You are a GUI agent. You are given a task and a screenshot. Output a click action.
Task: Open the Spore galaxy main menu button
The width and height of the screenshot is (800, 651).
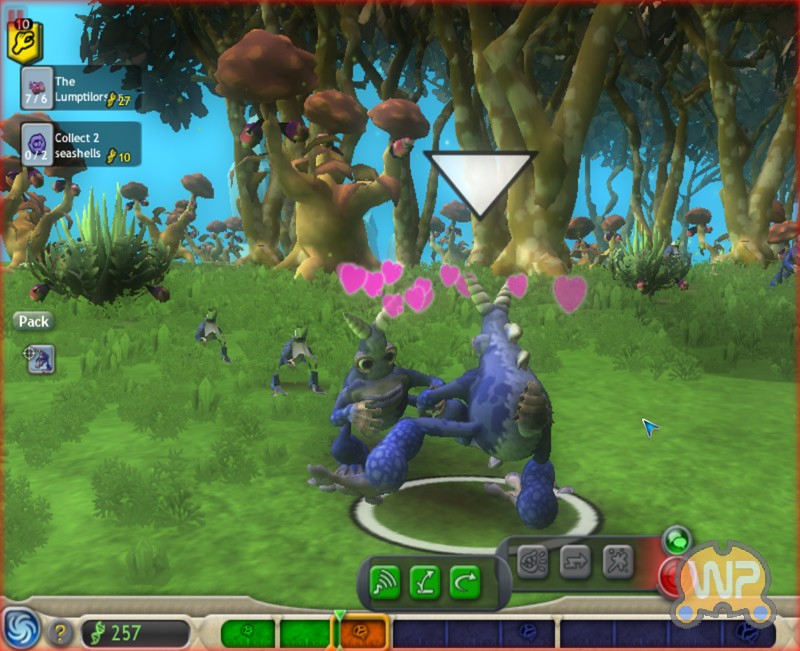20,628
